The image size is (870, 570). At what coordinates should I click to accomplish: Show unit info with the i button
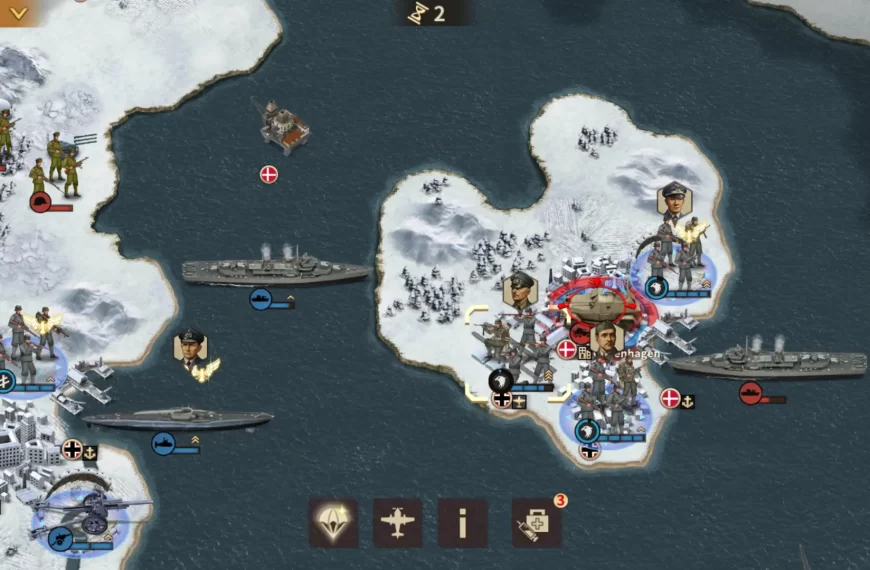tap(462, 523)
